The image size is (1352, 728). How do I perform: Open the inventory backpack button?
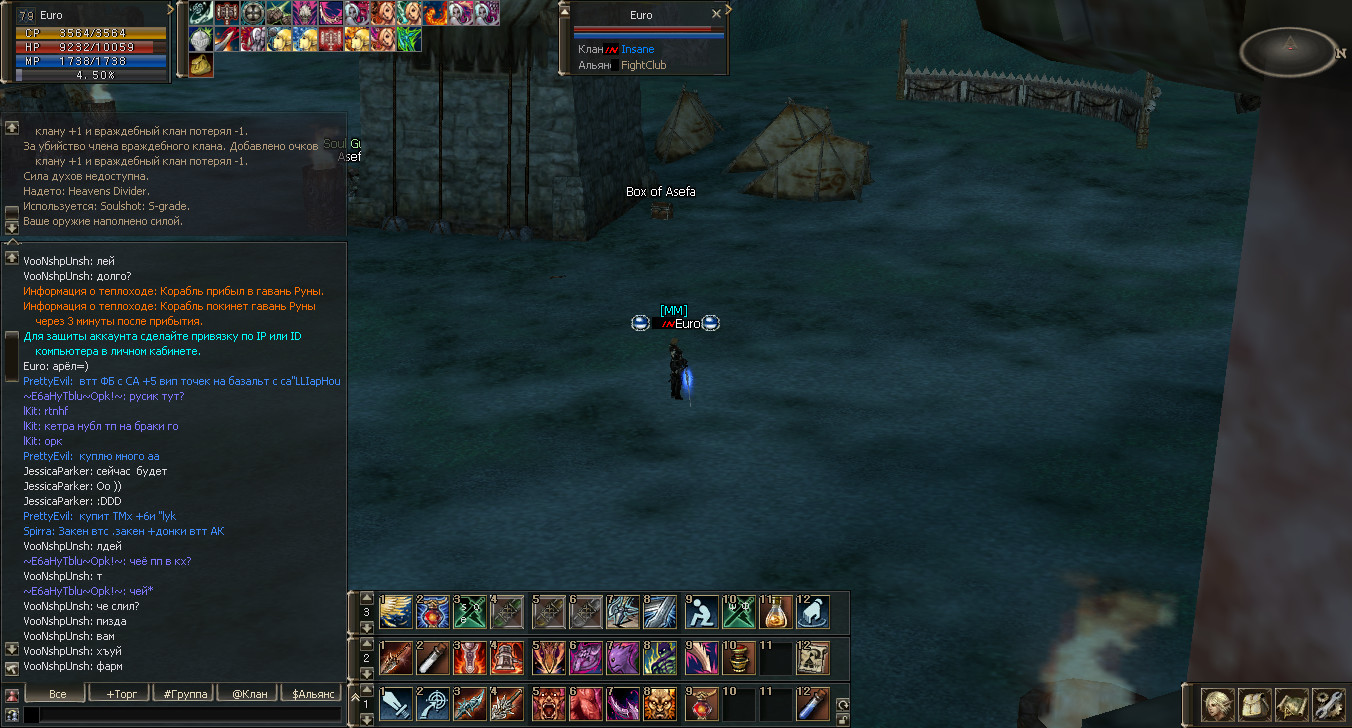tap(1254, 704)
